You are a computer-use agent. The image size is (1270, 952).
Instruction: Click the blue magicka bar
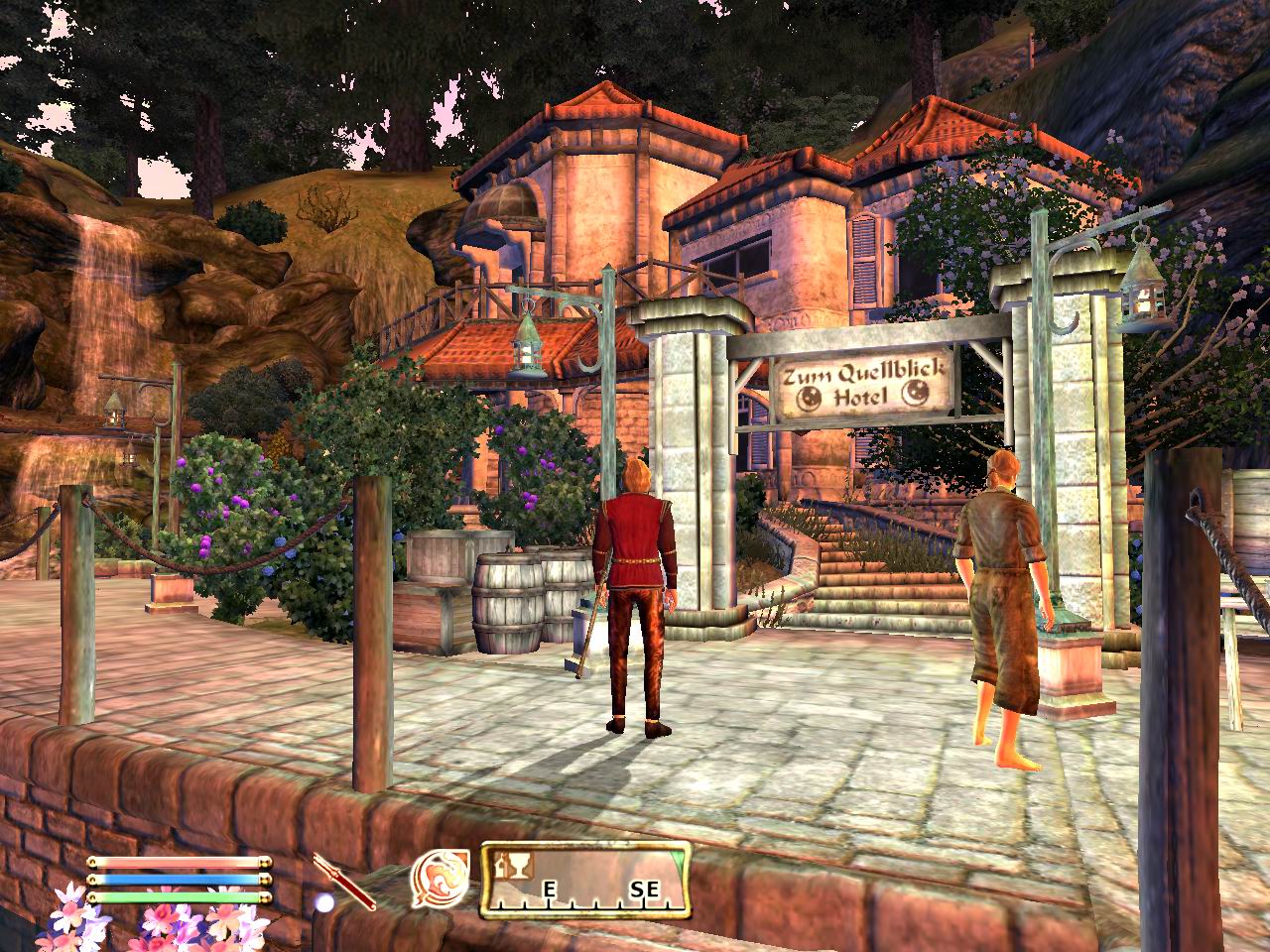coord(179,879)
